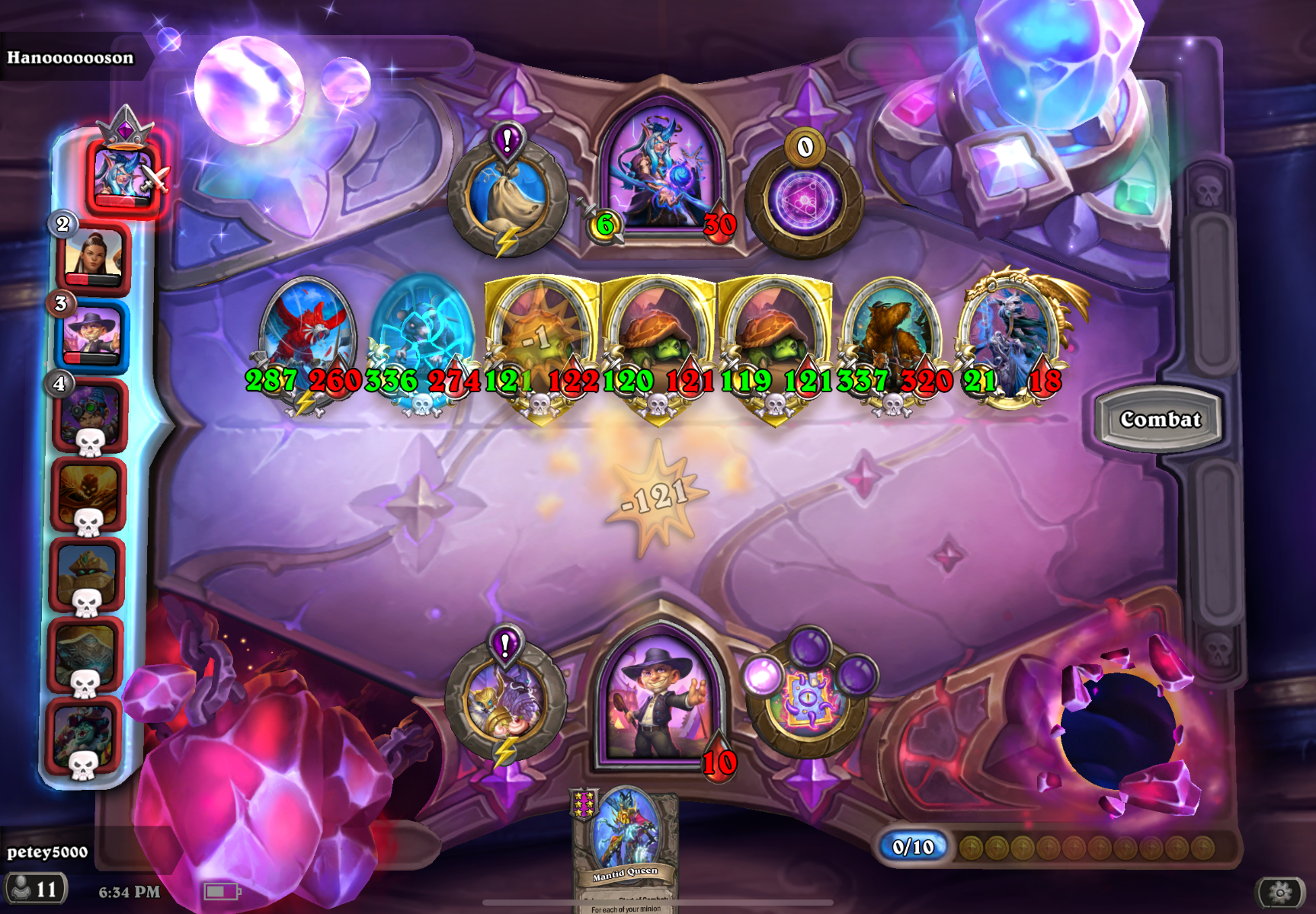1316x914 pixels.
Task: Open the spectator count icon showing 11
Action: pyautogui.click(x=36, y=889)
